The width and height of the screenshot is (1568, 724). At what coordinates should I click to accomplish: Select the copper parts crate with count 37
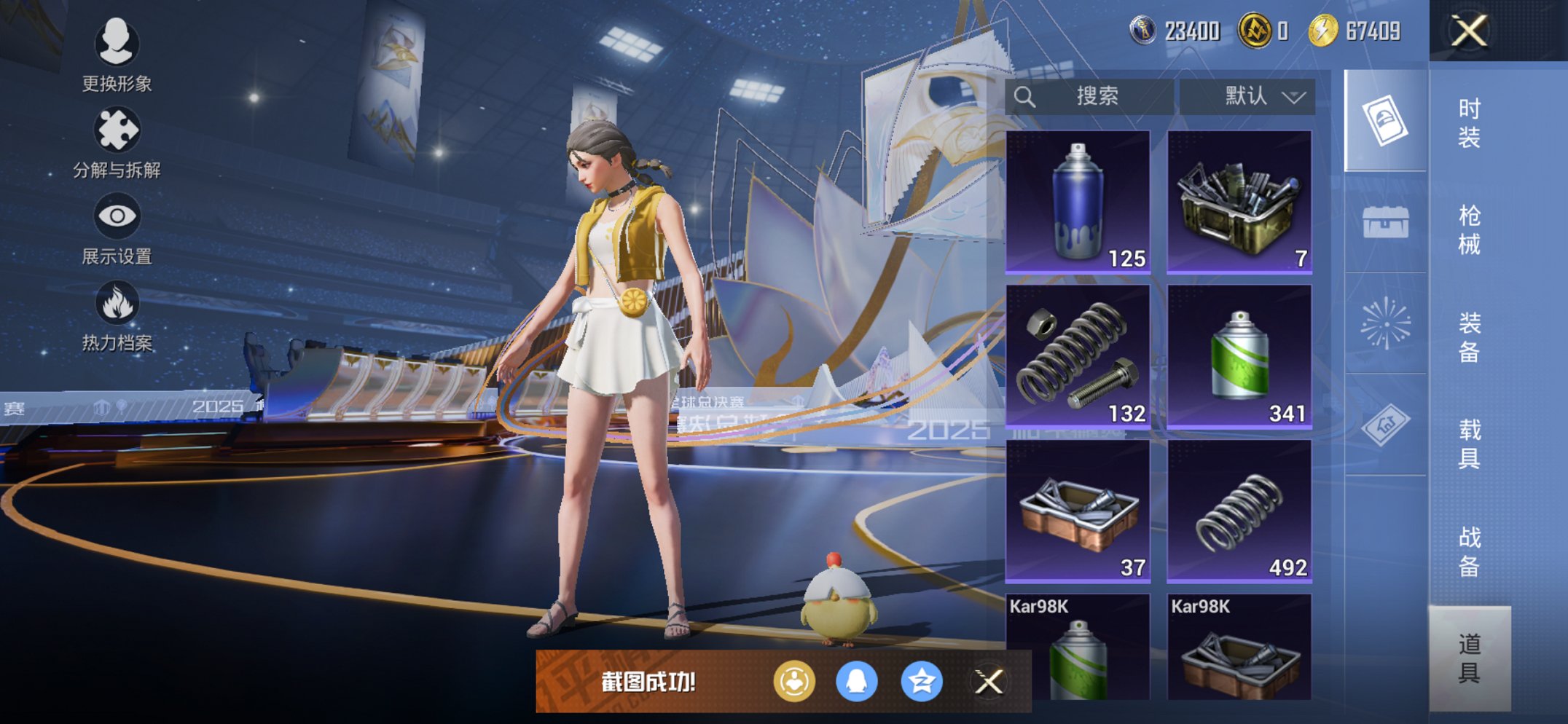click(x=1078, y=511)
